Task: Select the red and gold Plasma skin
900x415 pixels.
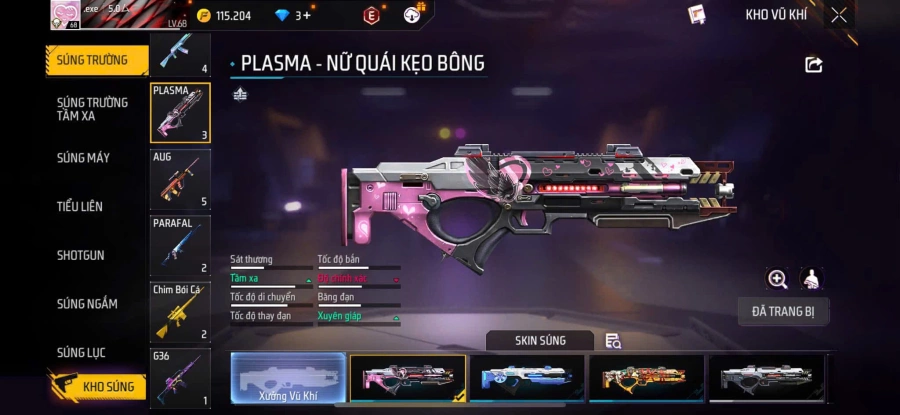Action: click(646, 379)
